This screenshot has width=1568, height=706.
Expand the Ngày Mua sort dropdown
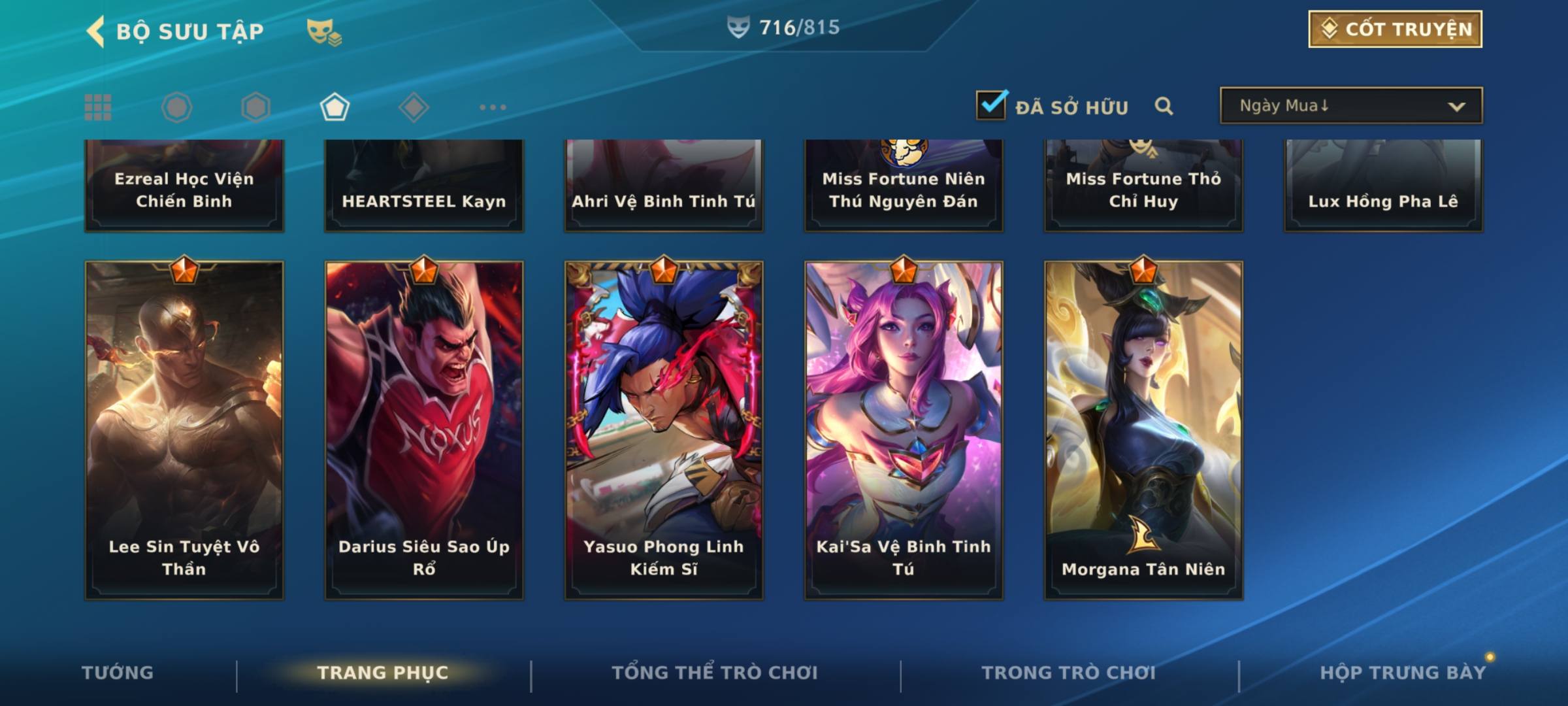pyautogui.click(x=1351, y=106)
